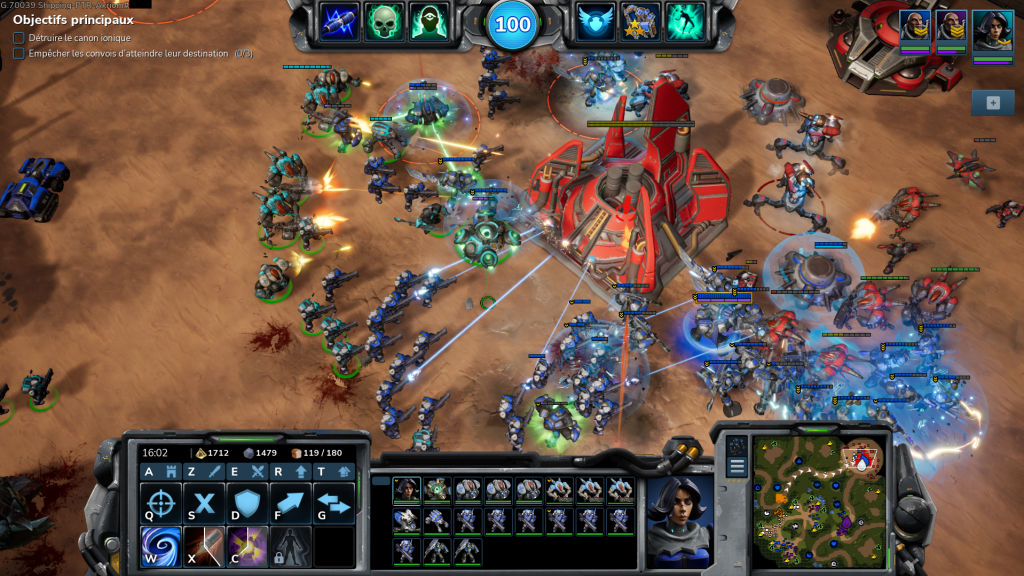The image size is (1024, 576).
Task: Activate the blue winged shield ability
Action: pos(597,21)
